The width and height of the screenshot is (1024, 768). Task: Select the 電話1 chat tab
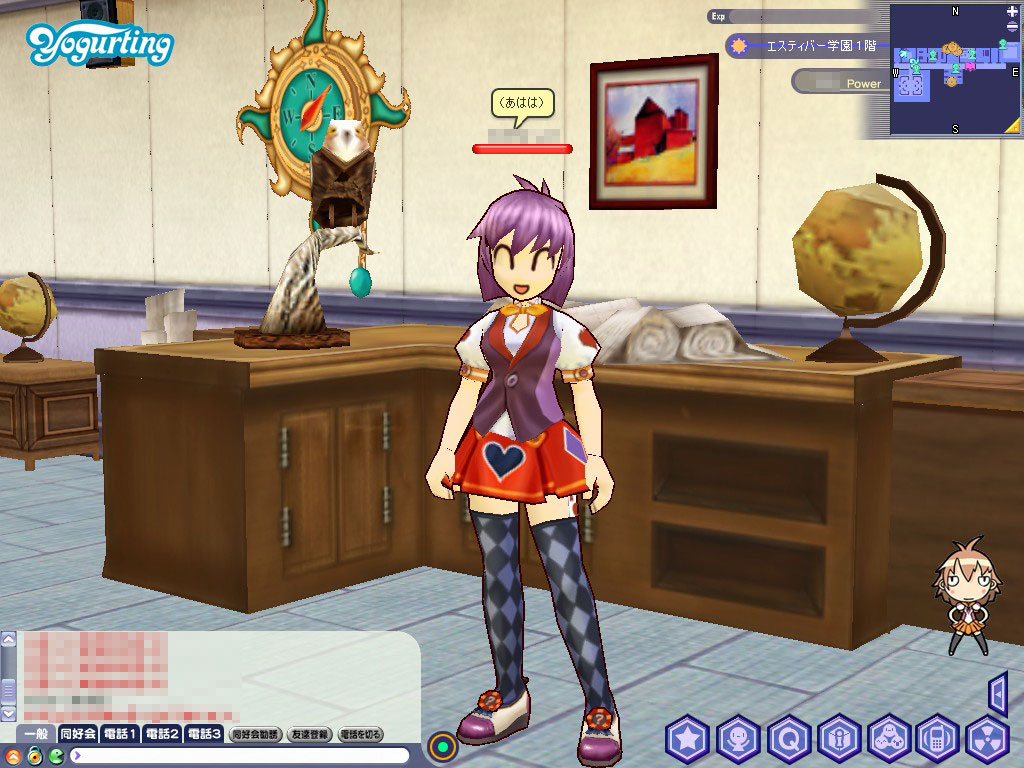coord(120,734)
